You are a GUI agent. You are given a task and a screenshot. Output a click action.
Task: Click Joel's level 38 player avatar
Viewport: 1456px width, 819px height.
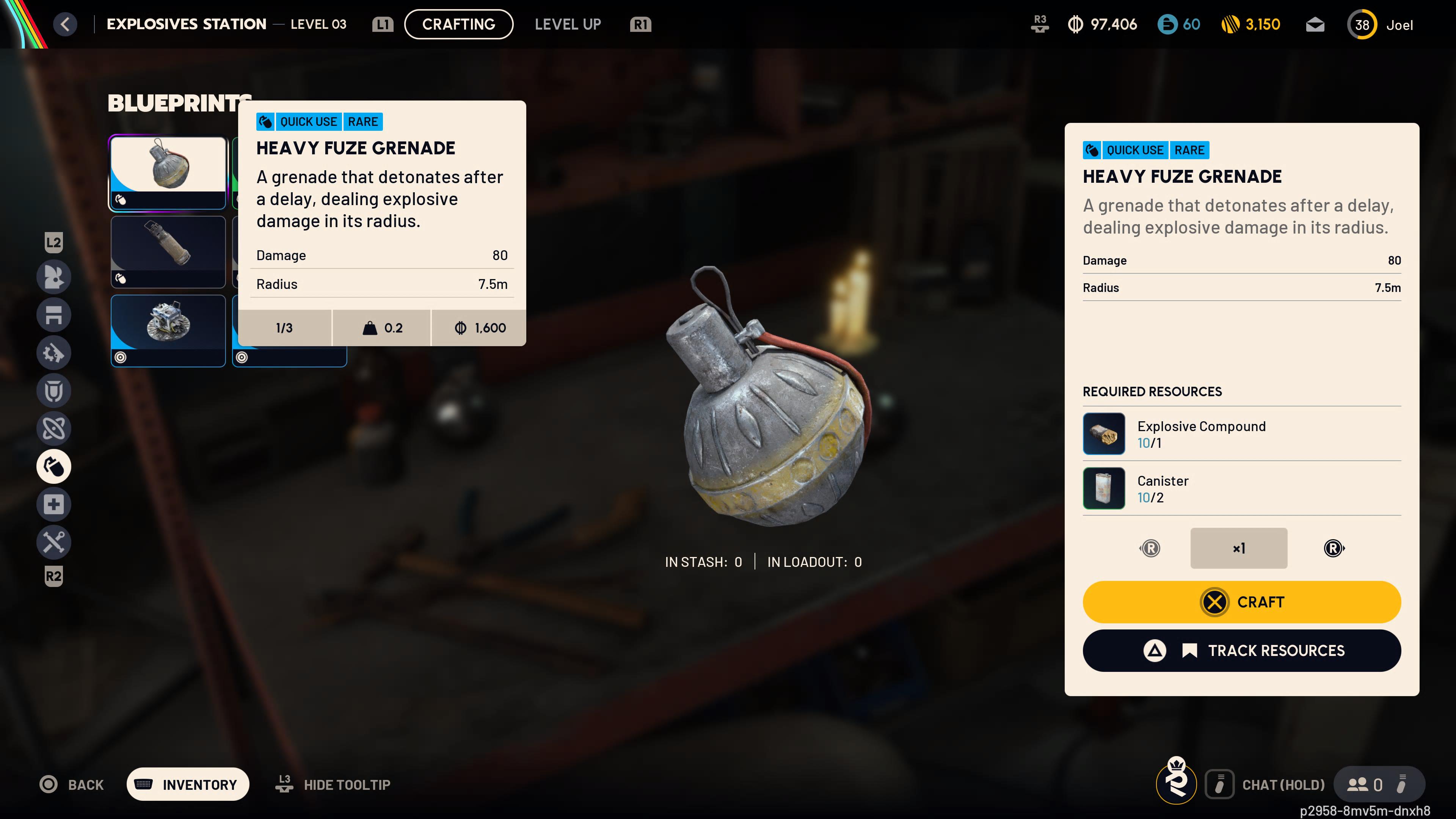click(x=1362, y=24)
